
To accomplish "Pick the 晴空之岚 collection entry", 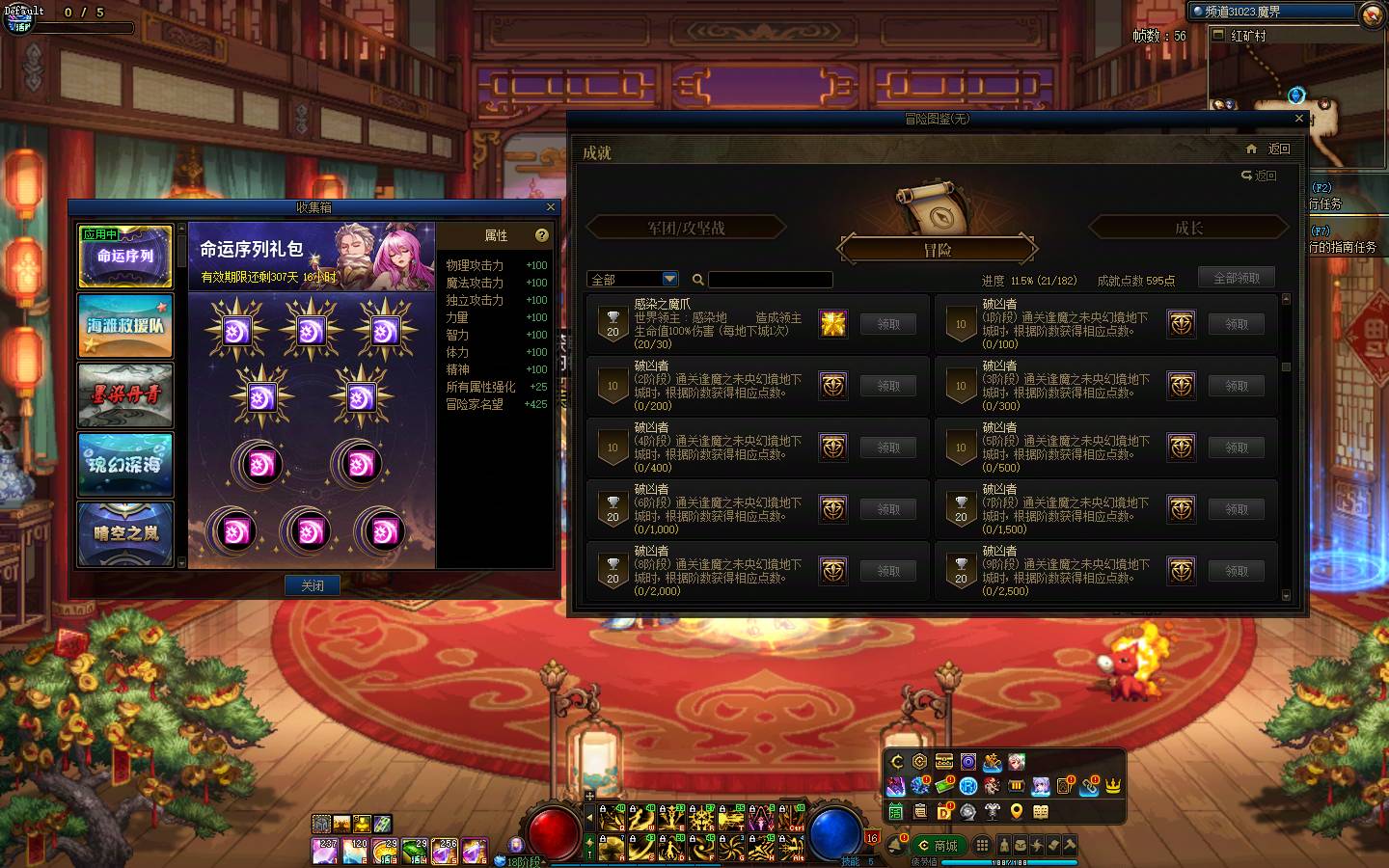I will (x=125, y=532).
